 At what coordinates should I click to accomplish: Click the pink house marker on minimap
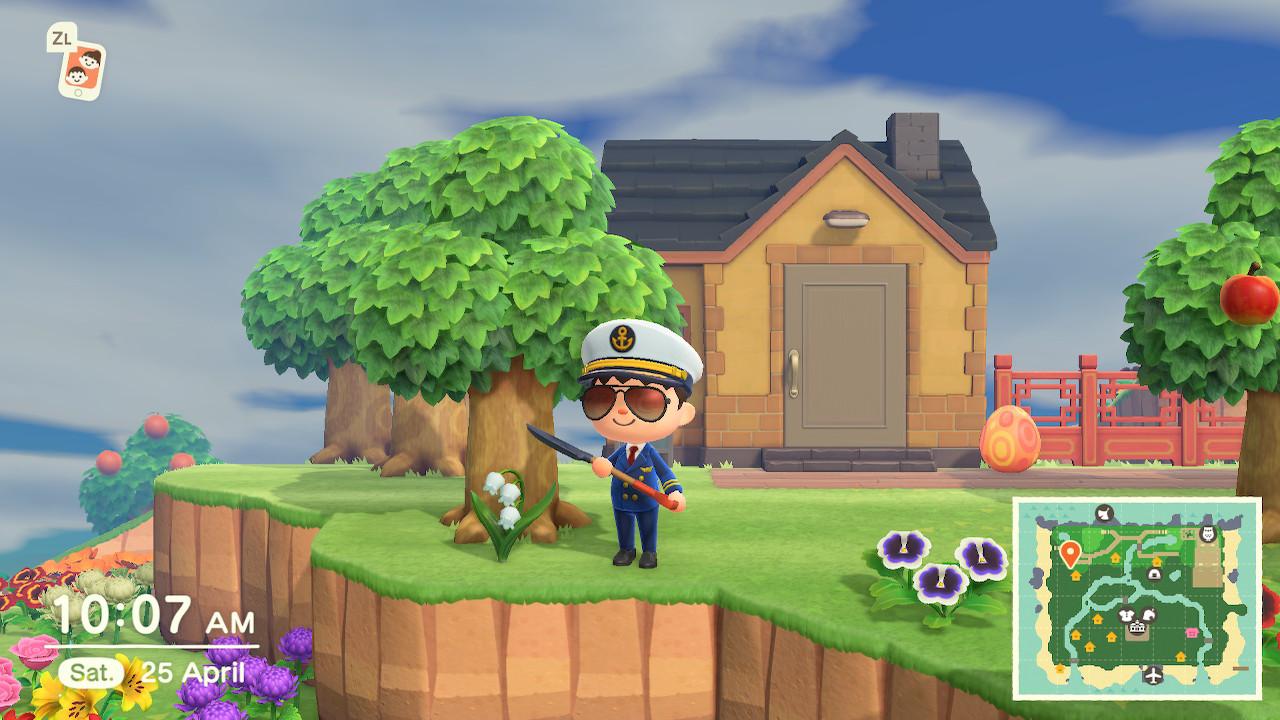(1192, 632)
